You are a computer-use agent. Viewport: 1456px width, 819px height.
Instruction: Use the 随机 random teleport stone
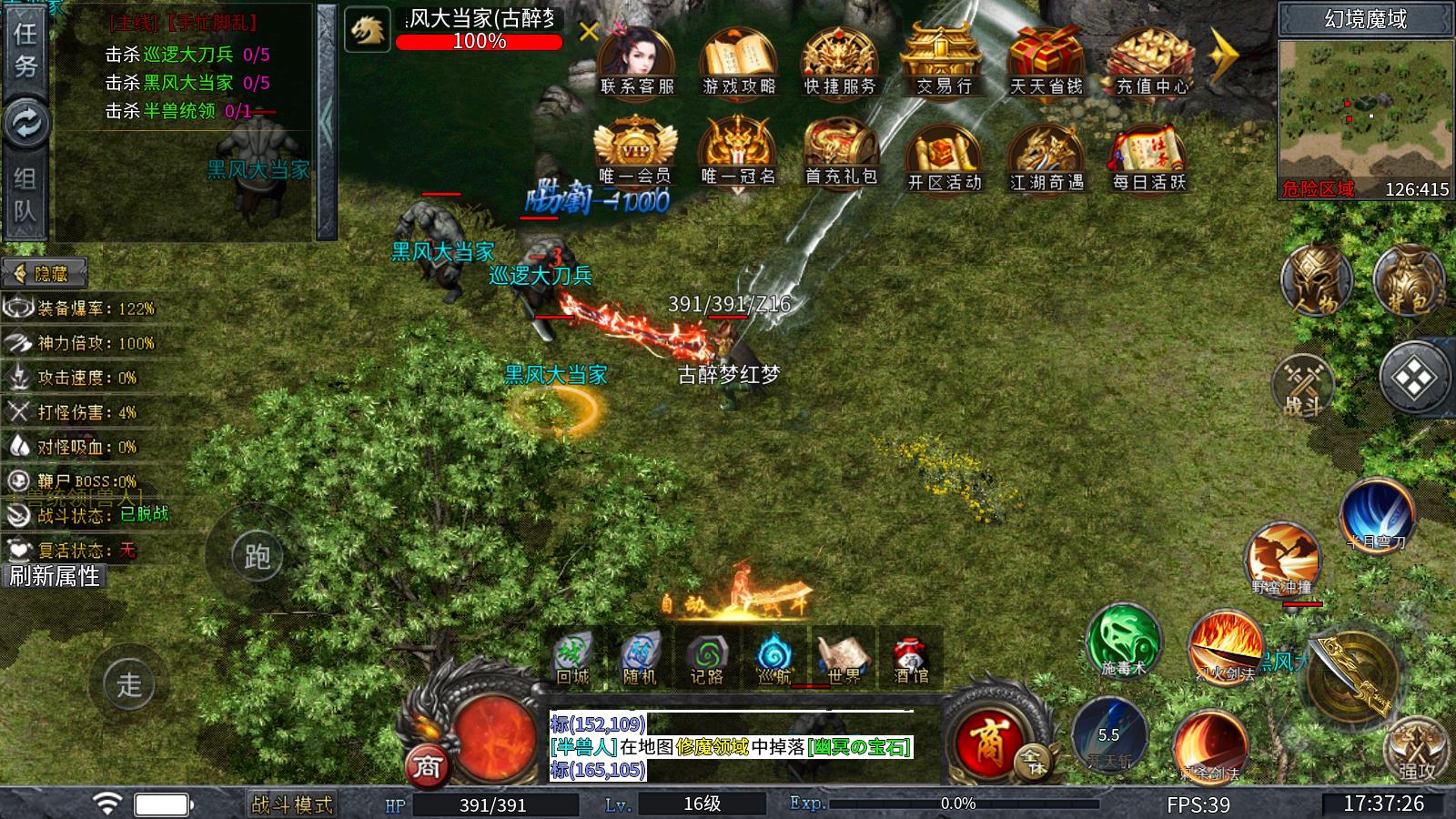(639, 657)
